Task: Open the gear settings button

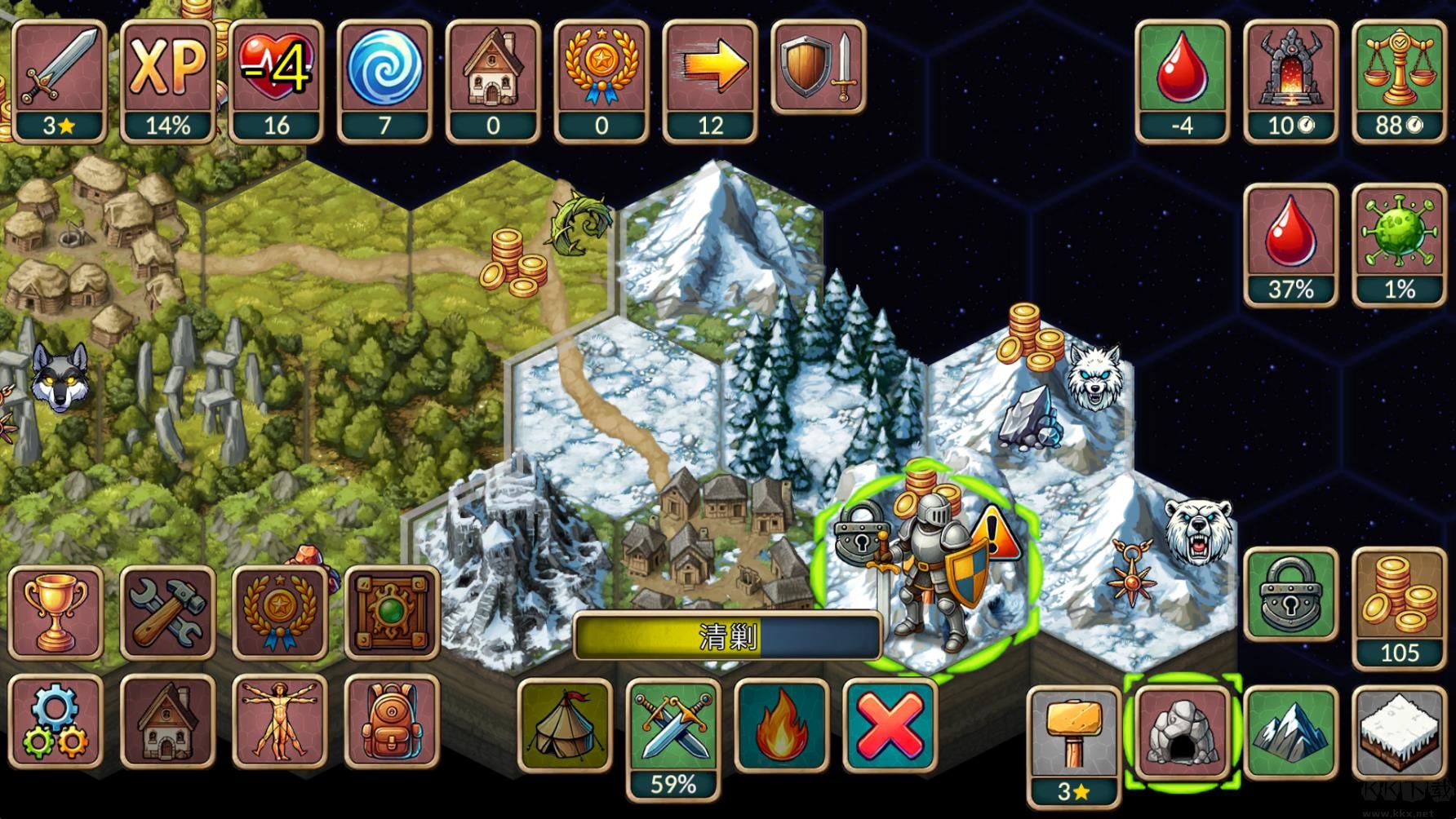Action: point(55,722)
